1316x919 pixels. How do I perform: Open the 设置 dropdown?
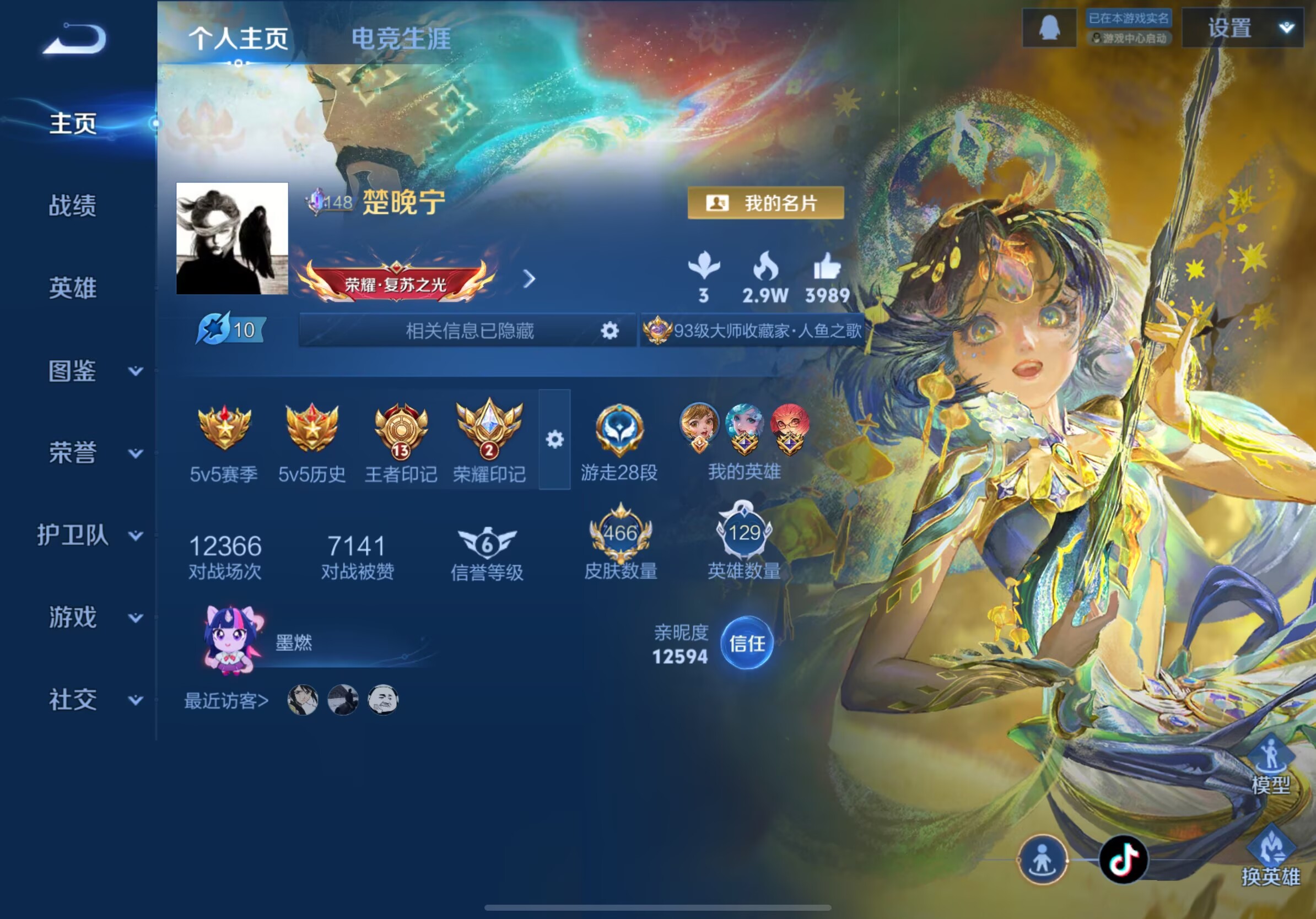[x=1242, y=28]
